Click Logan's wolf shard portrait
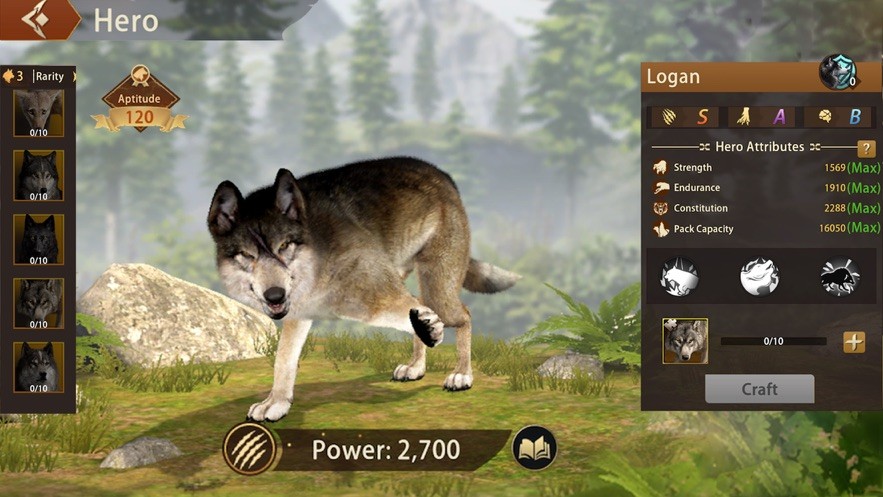 (685, 341)
